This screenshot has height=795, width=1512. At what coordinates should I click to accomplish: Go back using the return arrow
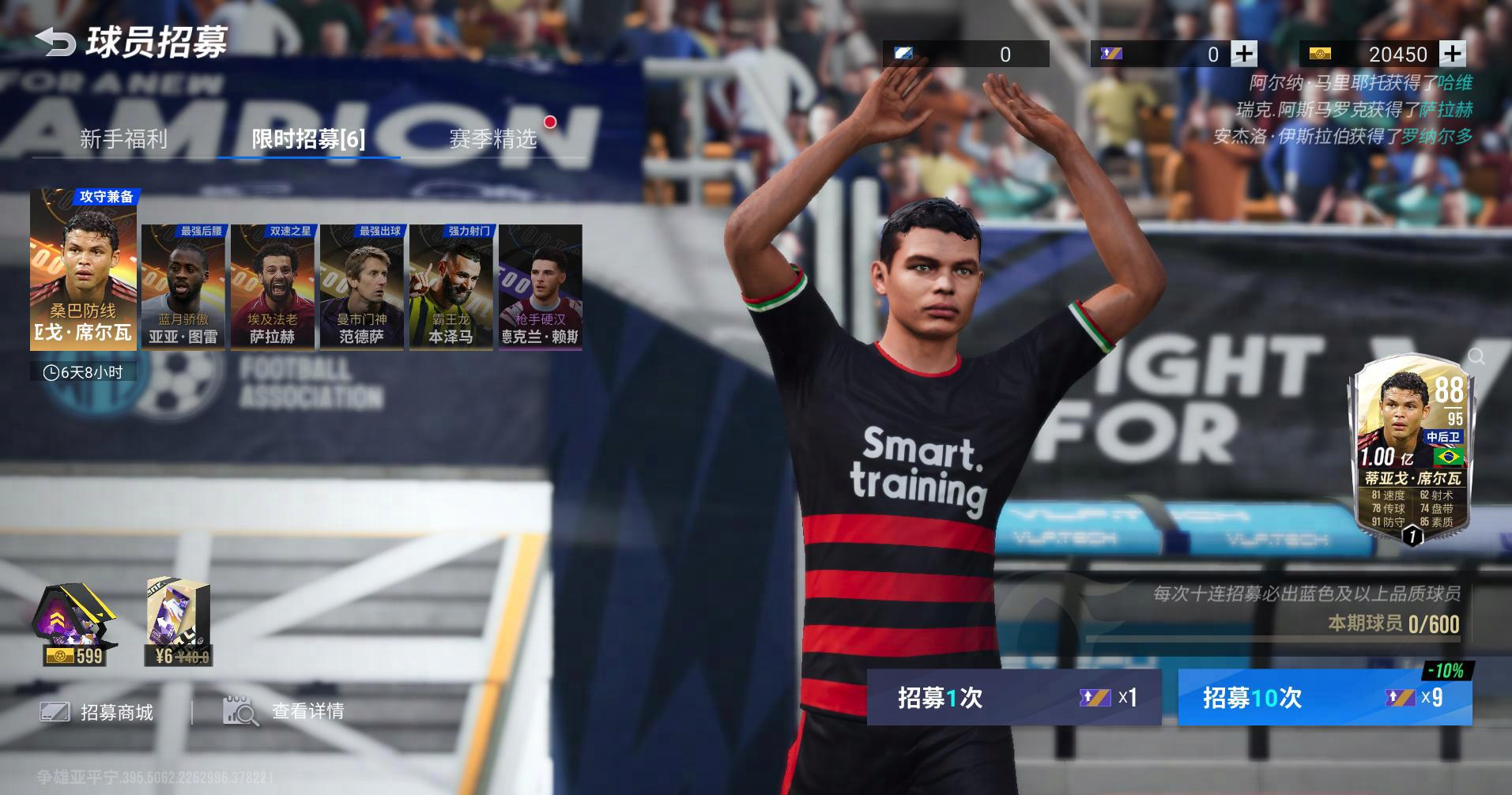54,42
